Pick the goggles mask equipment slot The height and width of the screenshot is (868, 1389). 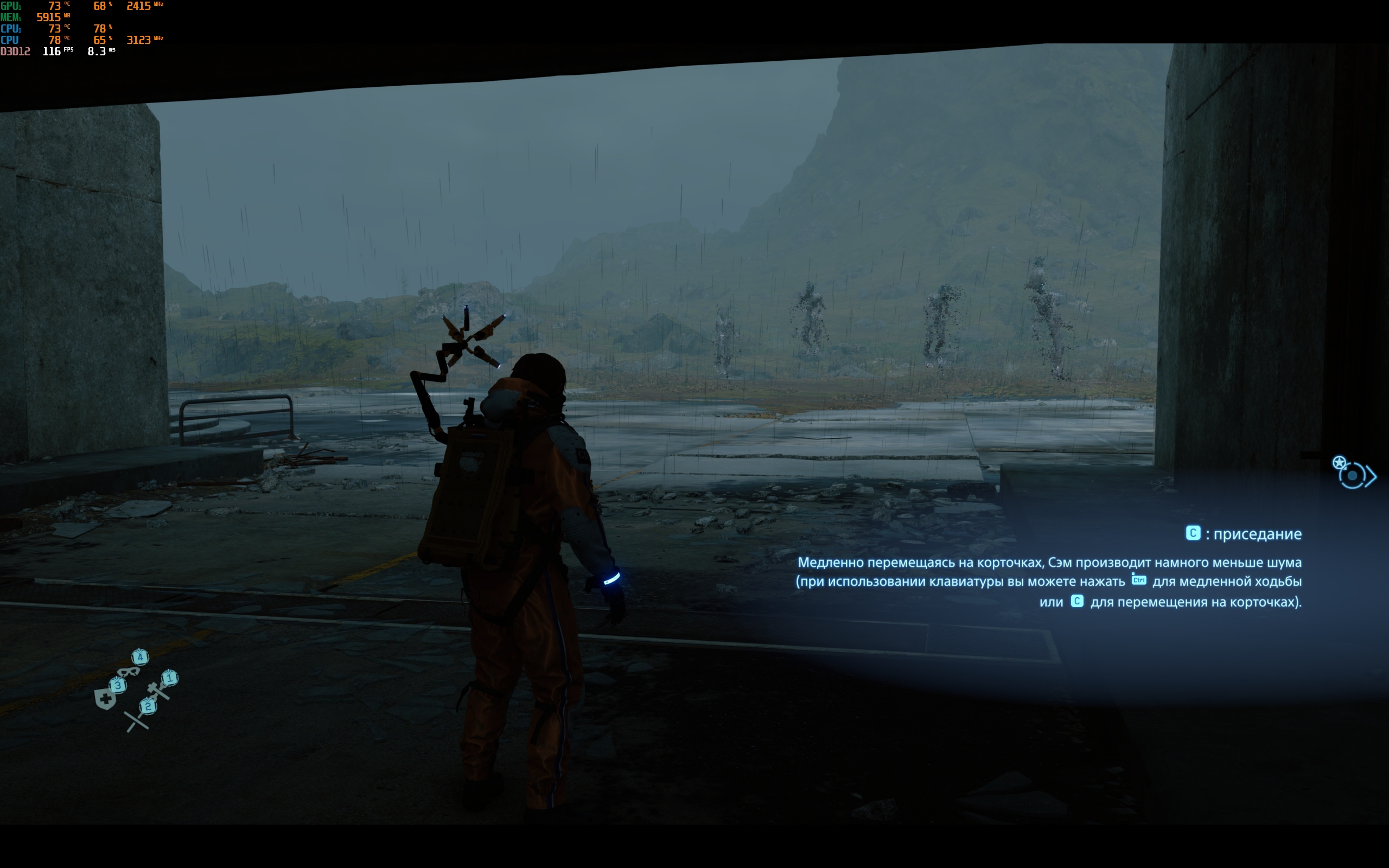coord(129,671)
